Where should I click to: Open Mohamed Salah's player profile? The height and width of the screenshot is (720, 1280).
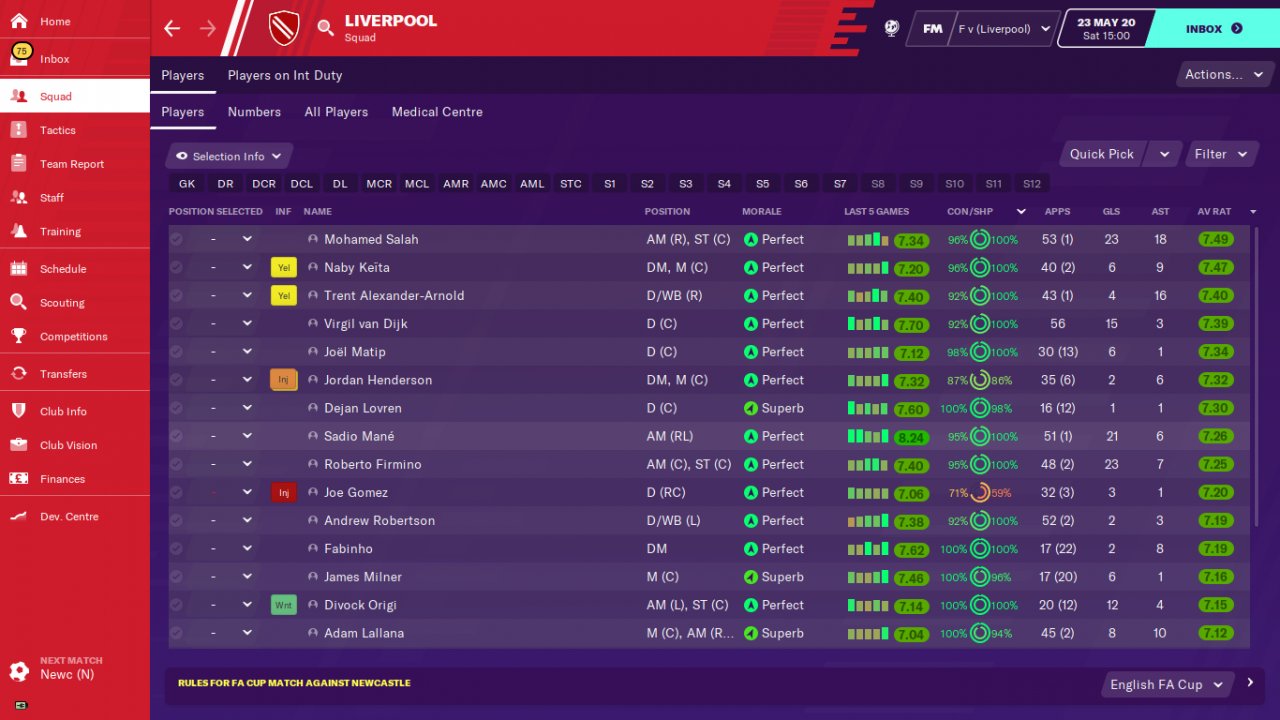pyautogui.click(x=371, y=240)
